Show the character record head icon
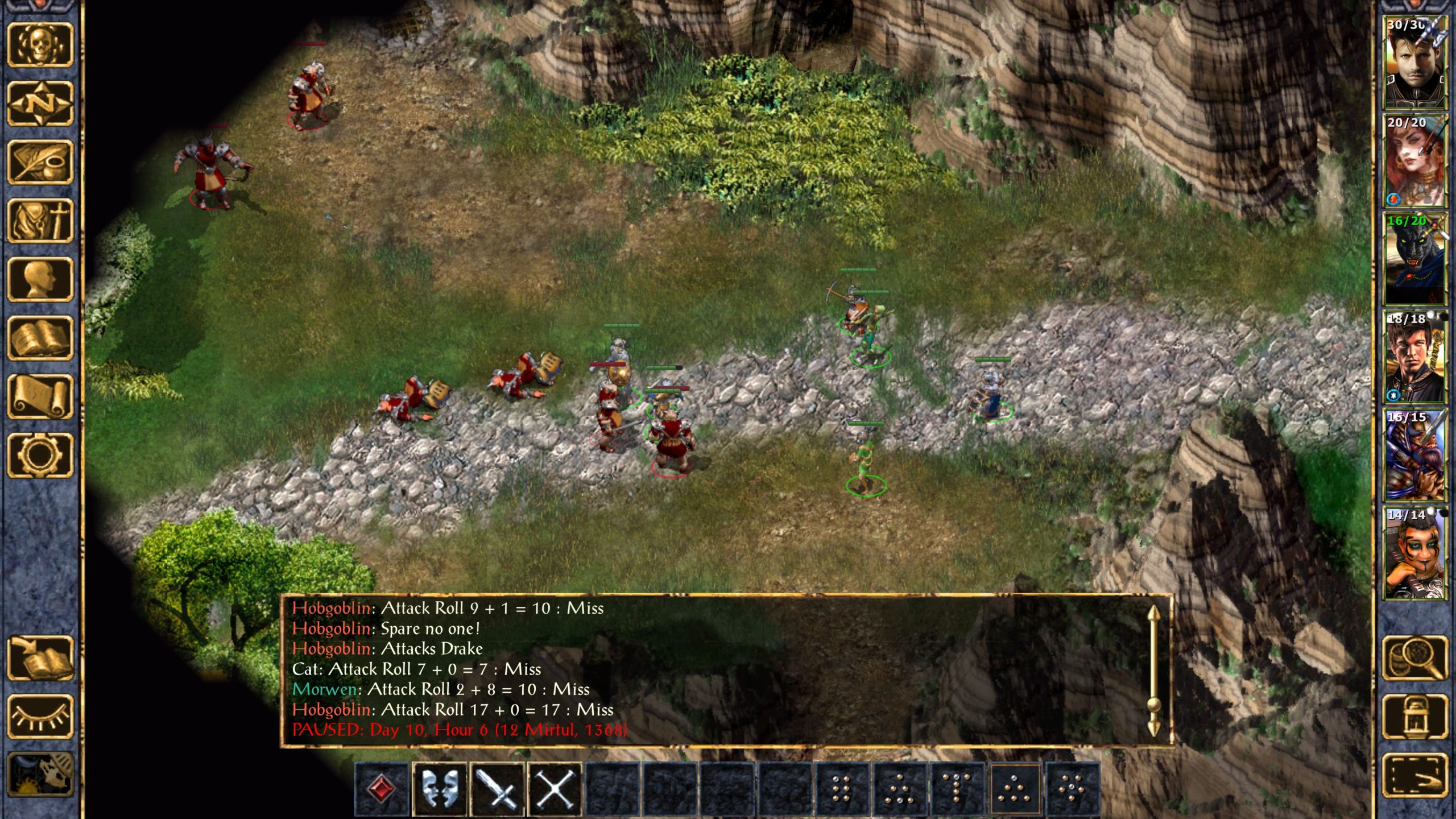The image size is (1456, 819). coord(40,279)
